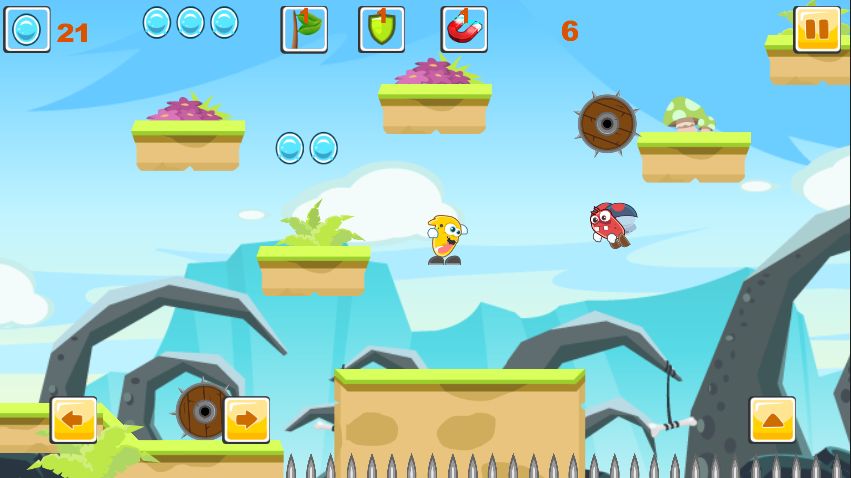This screenshot has width=851, height=478.
Task: Tap the right arrow move button
Action: click(x=246, y=420)
